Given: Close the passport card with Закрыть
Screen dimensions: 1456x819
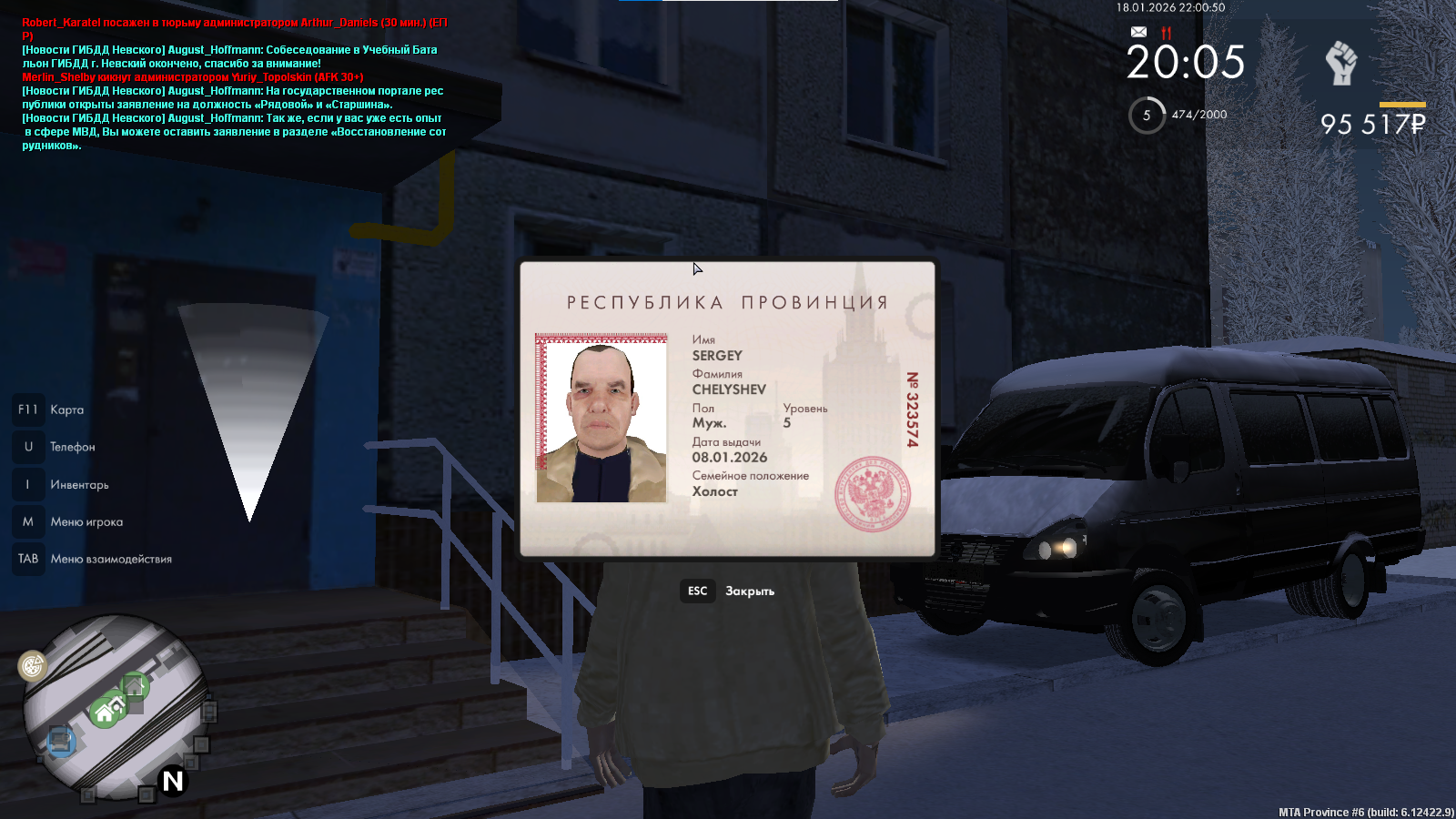Looking at the screenshot, I should point(729,591).
